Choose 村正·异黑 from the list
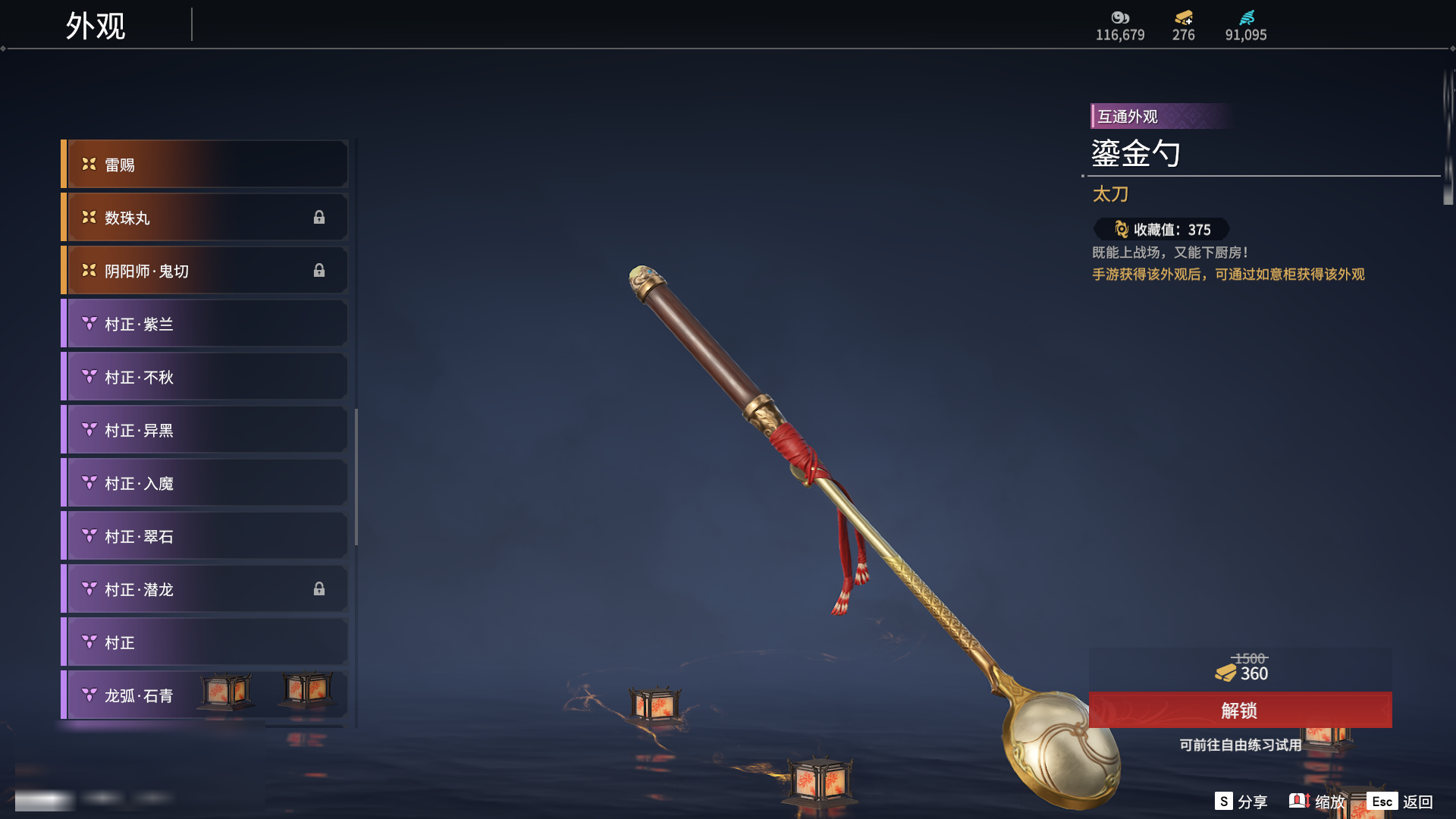This screenshot has width=1456, height=819. pos(205,430)
